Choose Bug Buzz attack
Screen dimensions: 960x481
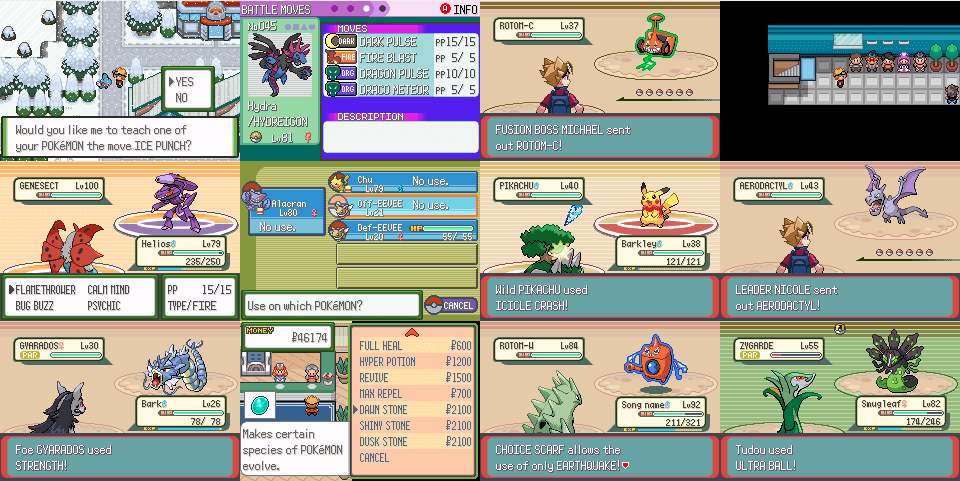click(36, 305)
